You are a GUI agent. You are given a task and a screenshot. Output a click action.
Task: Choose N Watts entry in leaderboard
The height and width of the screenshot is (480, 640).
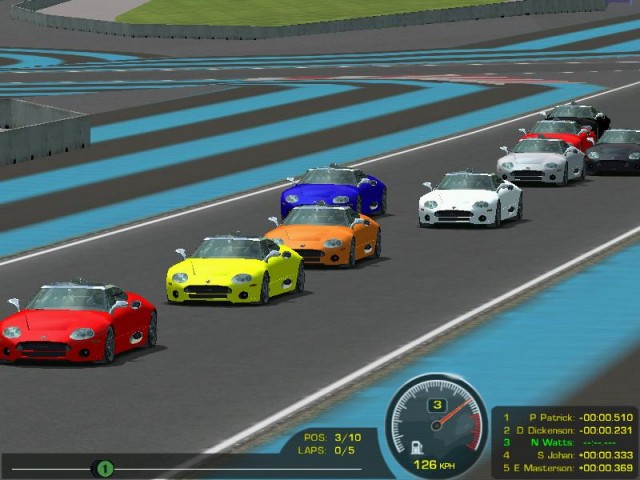[566, 441]
